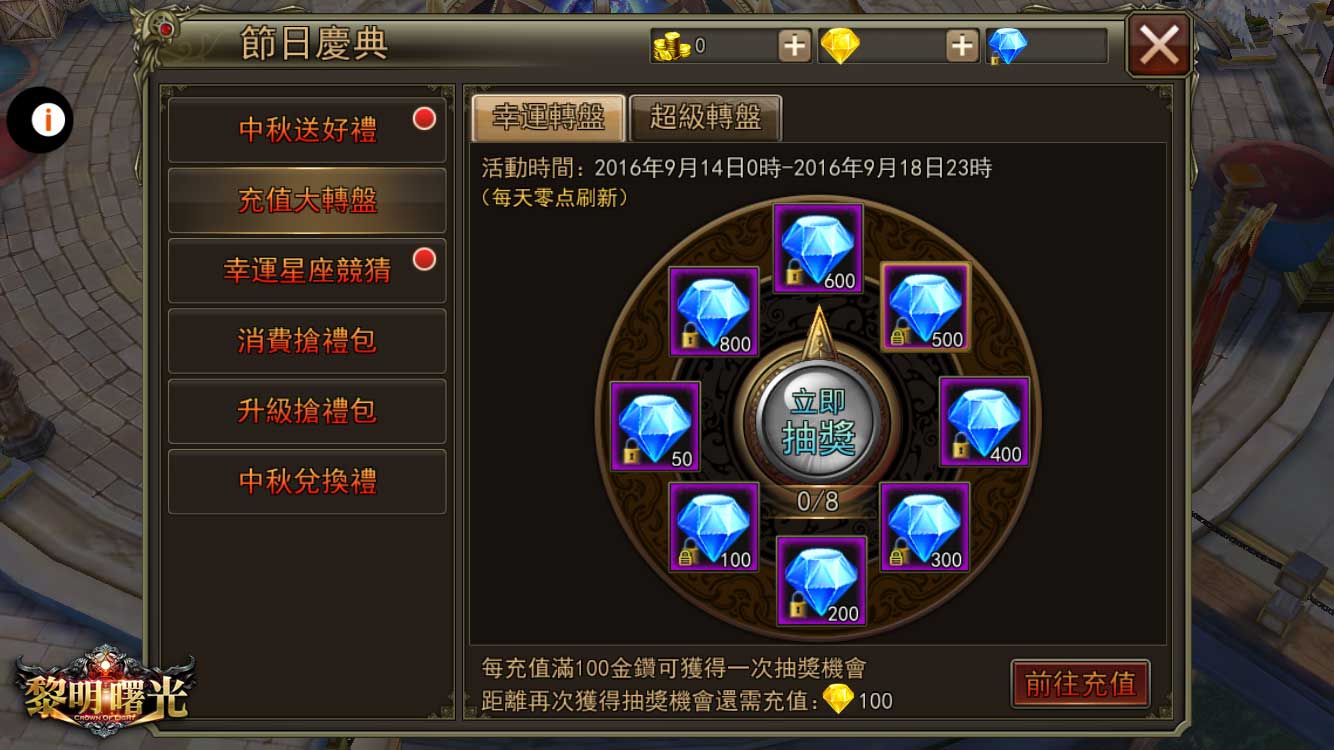
Task: Select the 600 diamond prize on the wheel
Action: [818, 245]
